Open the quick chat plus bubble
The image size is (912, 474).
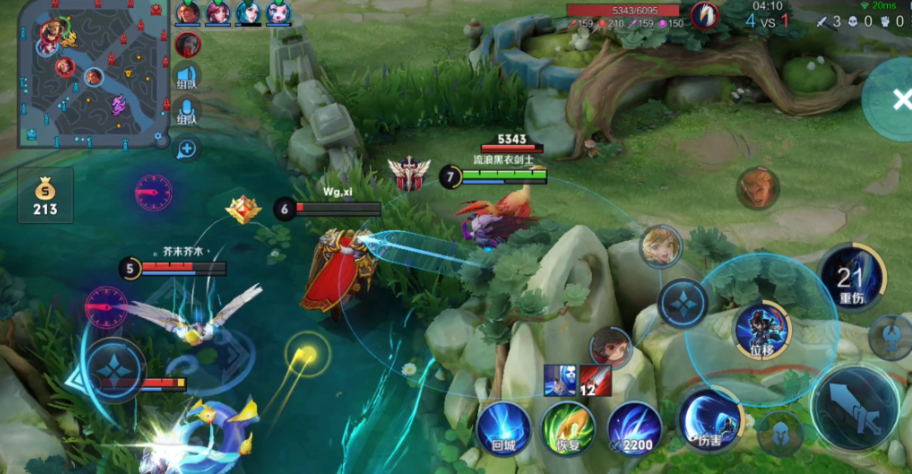(x=187, y=149)
